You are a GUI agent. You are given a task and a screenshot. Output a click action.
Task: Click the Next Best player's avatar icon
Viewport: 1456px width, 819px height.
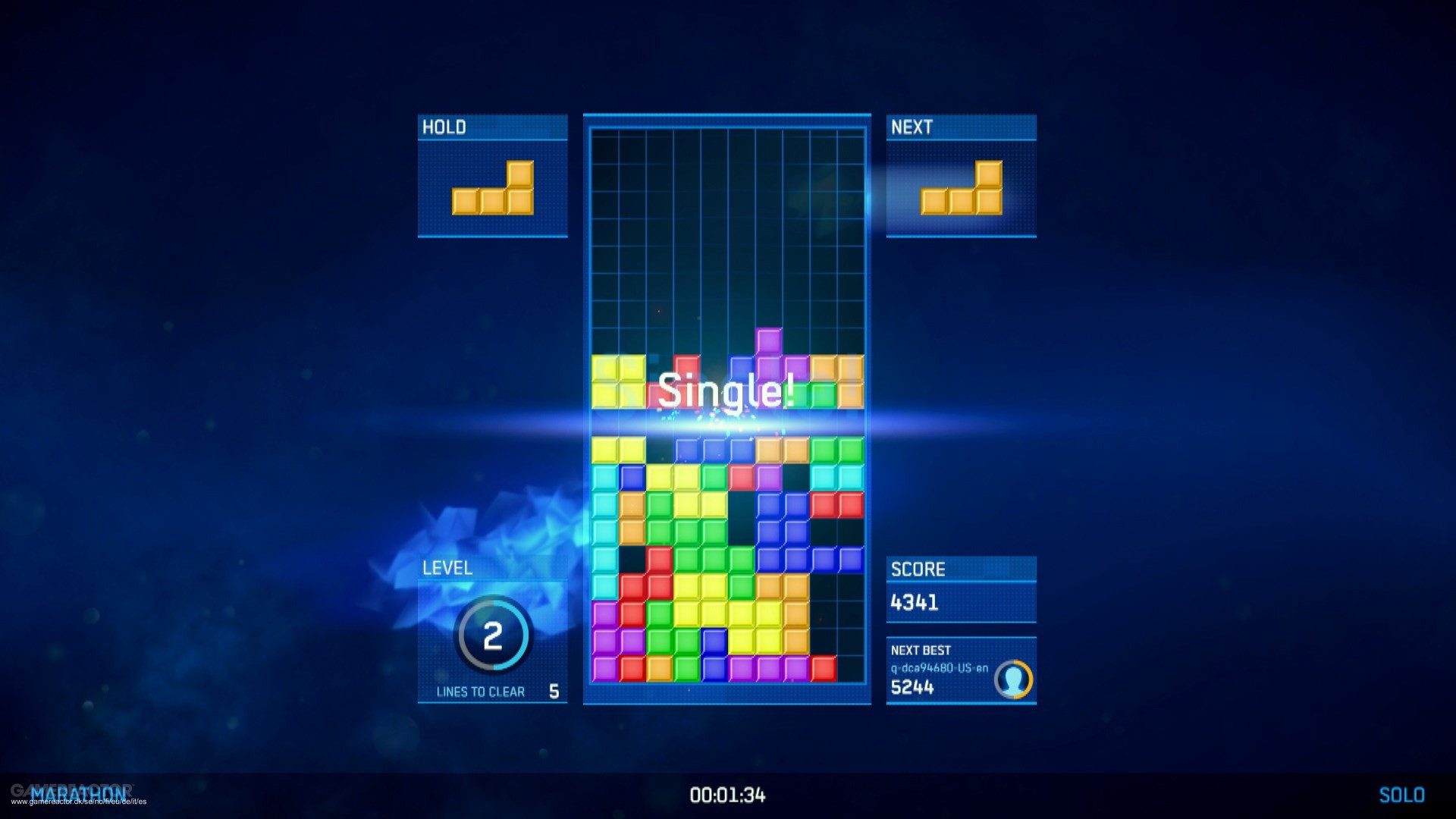pyautogui.click(x=1015, y=679)
